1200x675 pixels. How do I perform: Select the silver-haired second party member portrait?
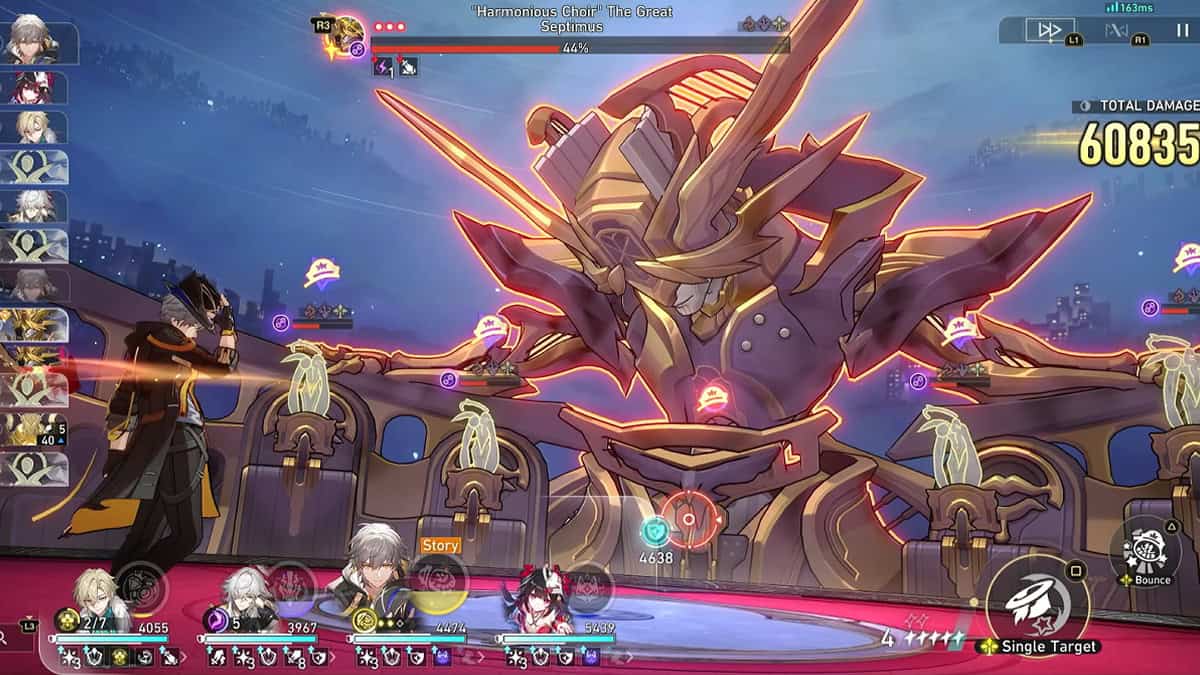click(245, 598)
